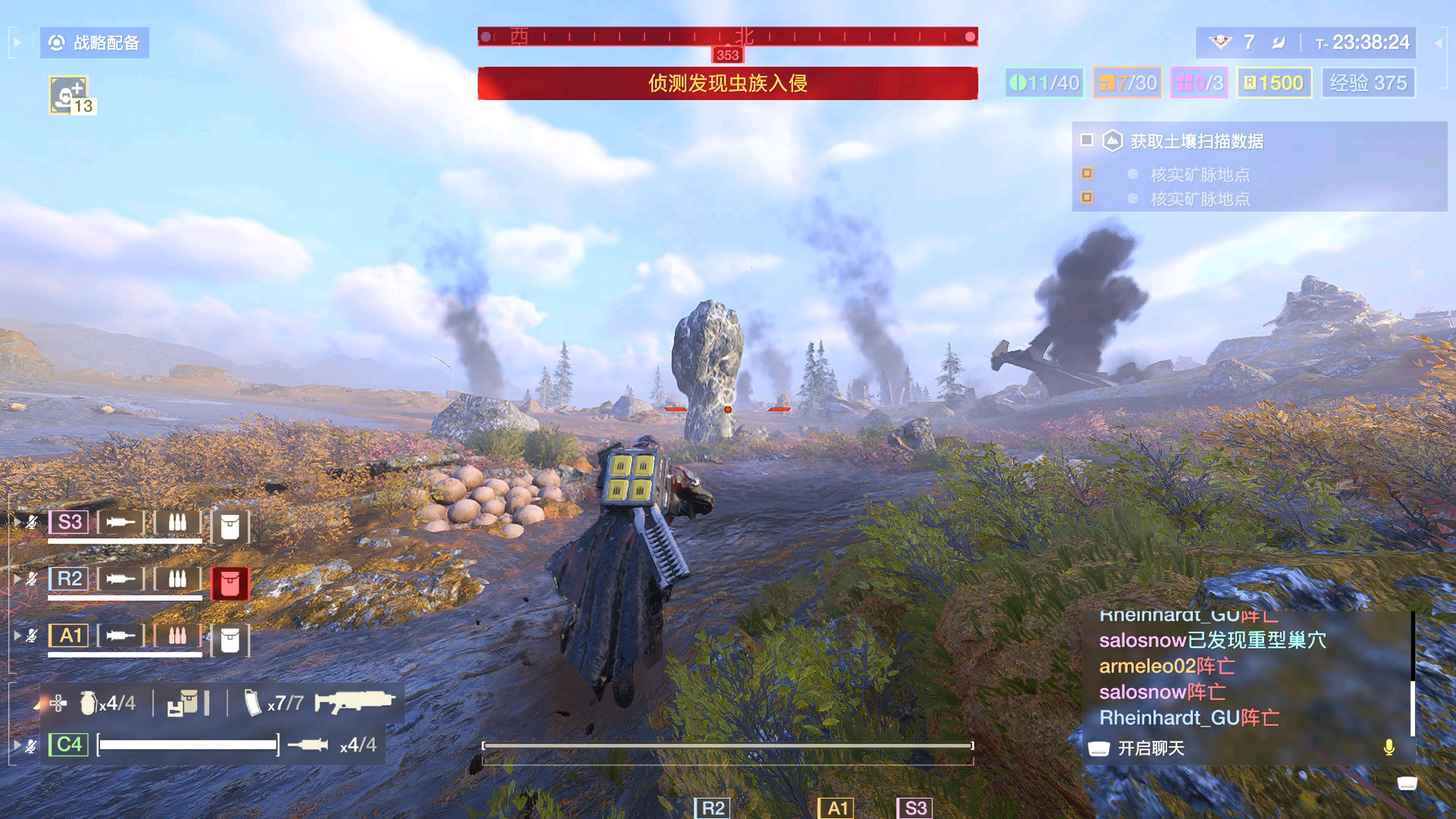Click R2's red backpack icon

click(229, 583)
